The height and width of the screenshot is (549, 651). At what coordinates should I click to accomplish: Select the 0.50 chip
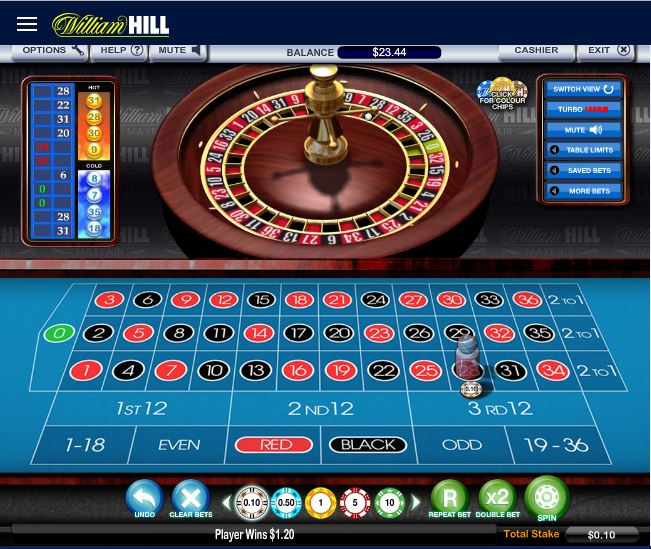[286, 502]
